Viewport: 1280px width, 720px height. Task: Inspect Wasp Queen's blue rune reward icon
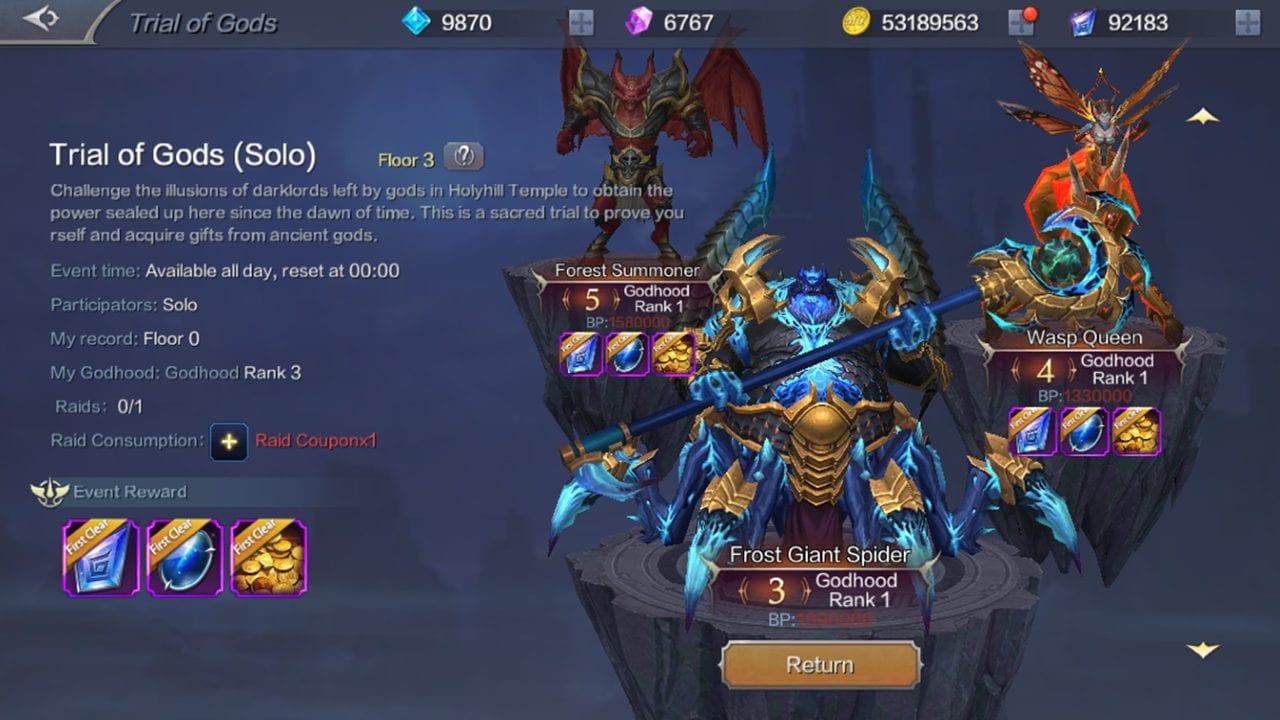pyautogui.click(x=1032, y=431)
